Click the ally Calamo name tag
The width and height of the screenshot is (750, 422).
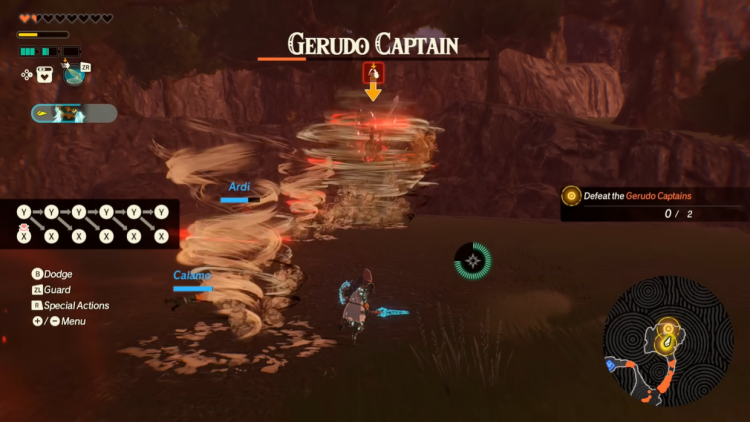point(191,275)
